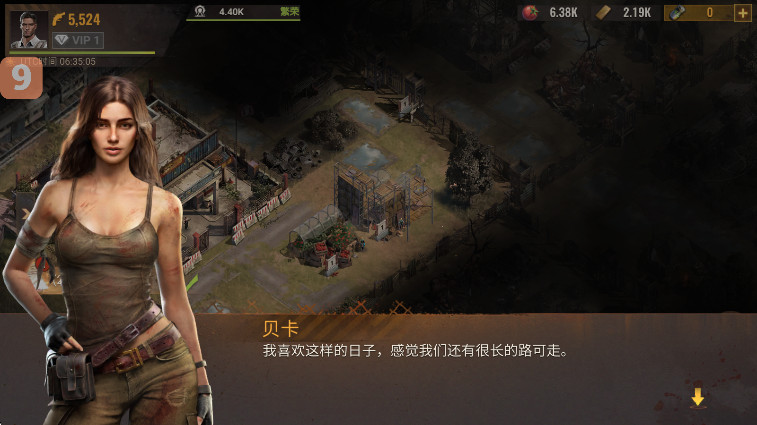This screenshot has width=757, height=425.
Task: Open the VIP 1 badge
Action: click(77, 40)
